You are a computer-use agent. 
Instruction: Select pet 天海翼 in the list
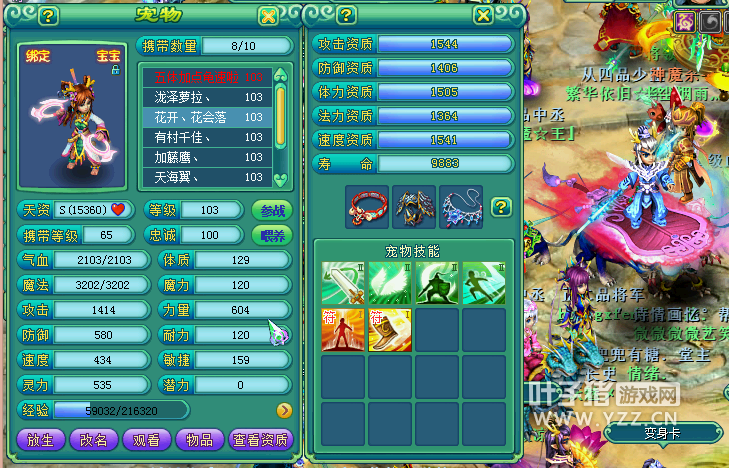[207, 177]
